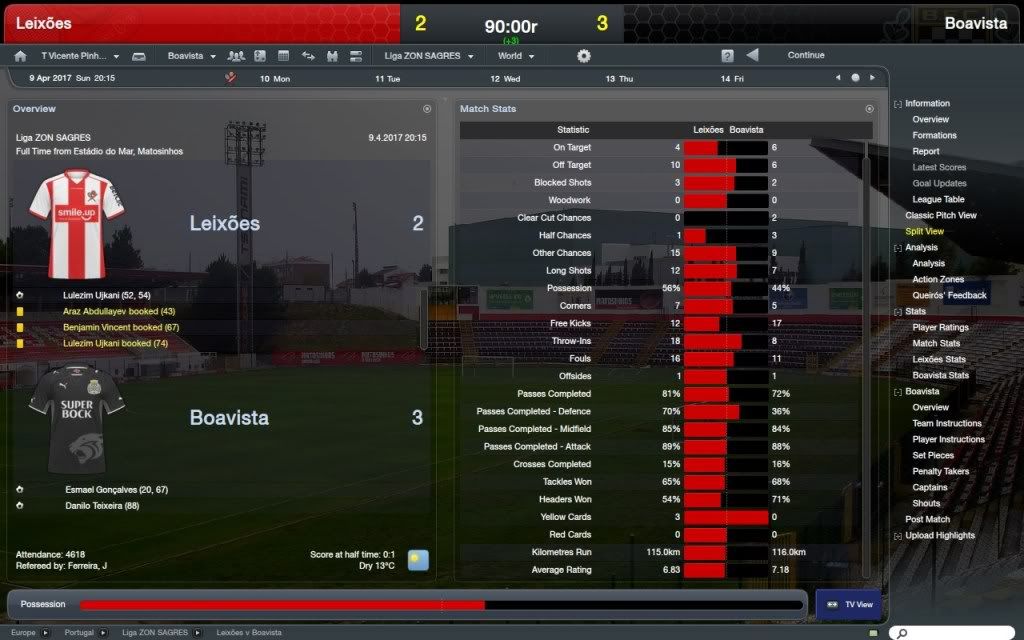This screenshot has height=640, width=1024.
Task: Open the home icon in toolbar
Action: [21, 56]
